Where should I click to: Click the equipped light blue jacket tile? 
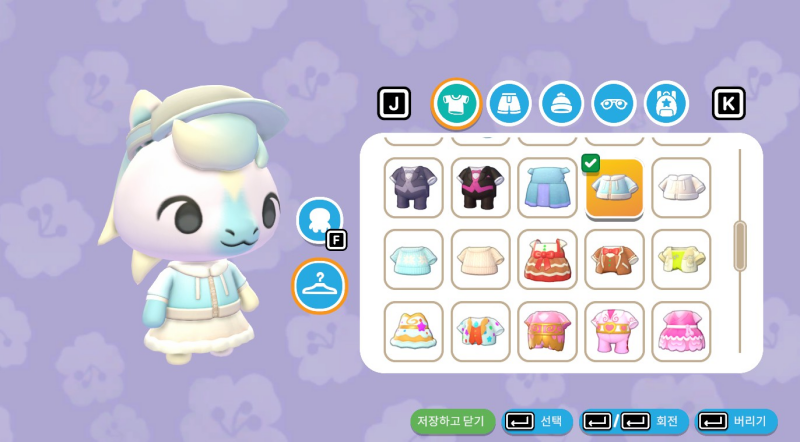click(614, 188)
